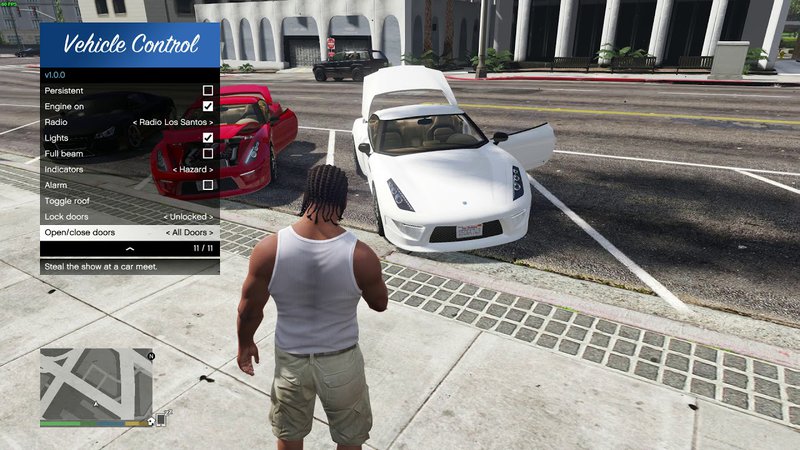Uncheck the Engine on option
The width and height of the screenshot is (800, 450).
208,106
